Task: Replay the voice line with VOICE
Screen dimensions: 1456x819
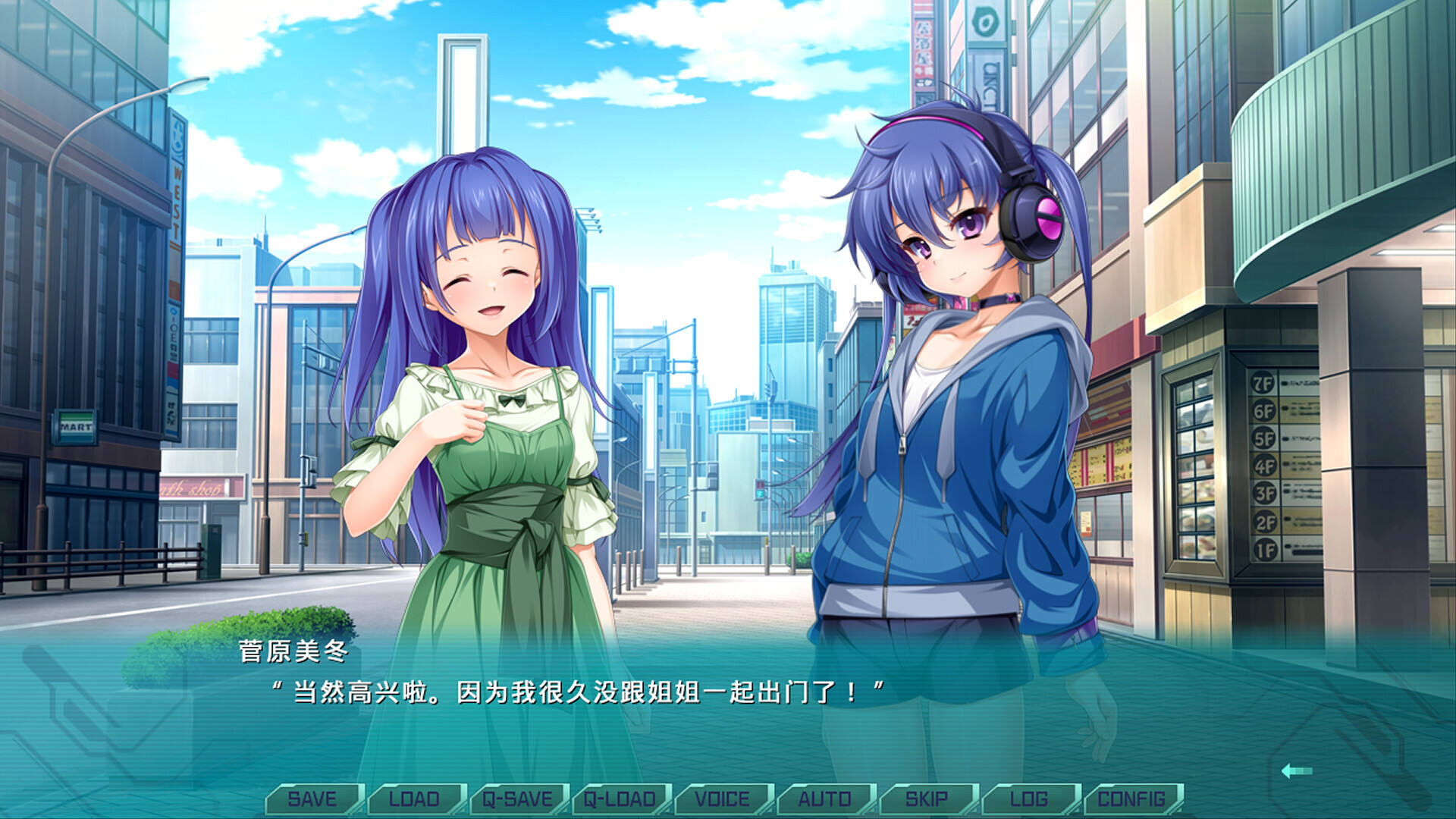Action: [722, 798]
